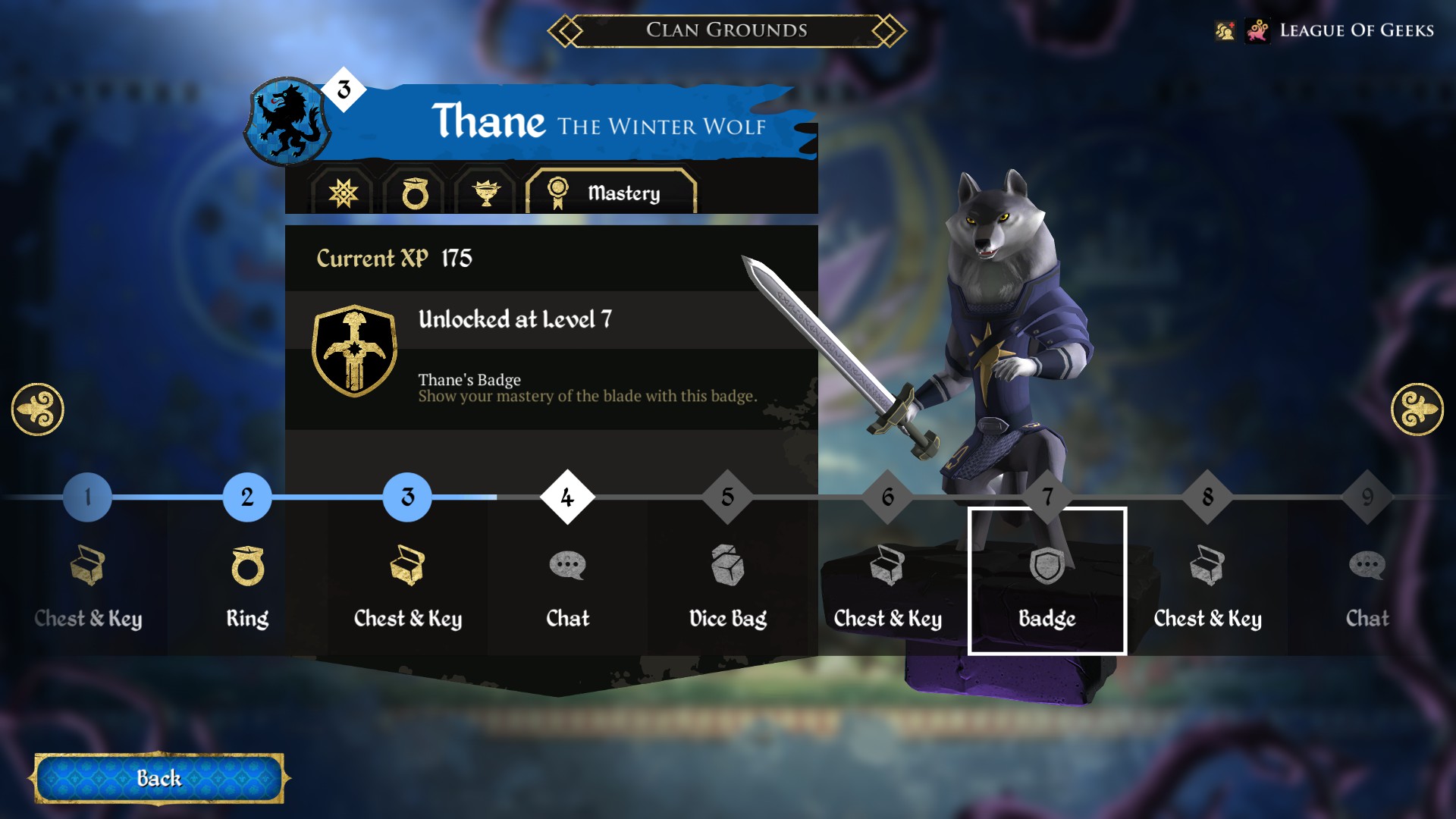Open the ring rewards tab
The height and width of the screenshot is (819, 1456).
tap(416, 192)
